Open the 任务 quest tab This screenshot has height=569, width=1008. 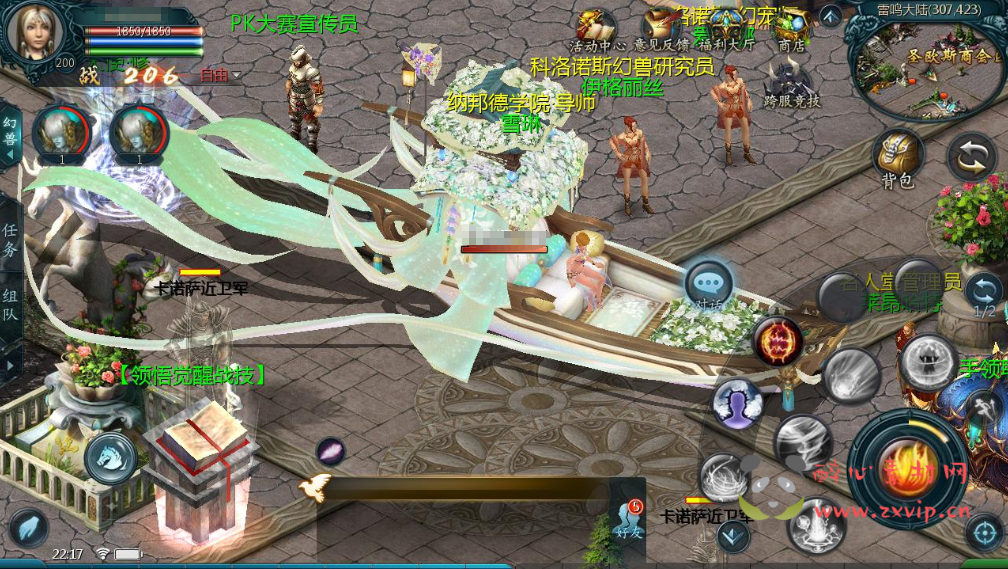[10, 241]
